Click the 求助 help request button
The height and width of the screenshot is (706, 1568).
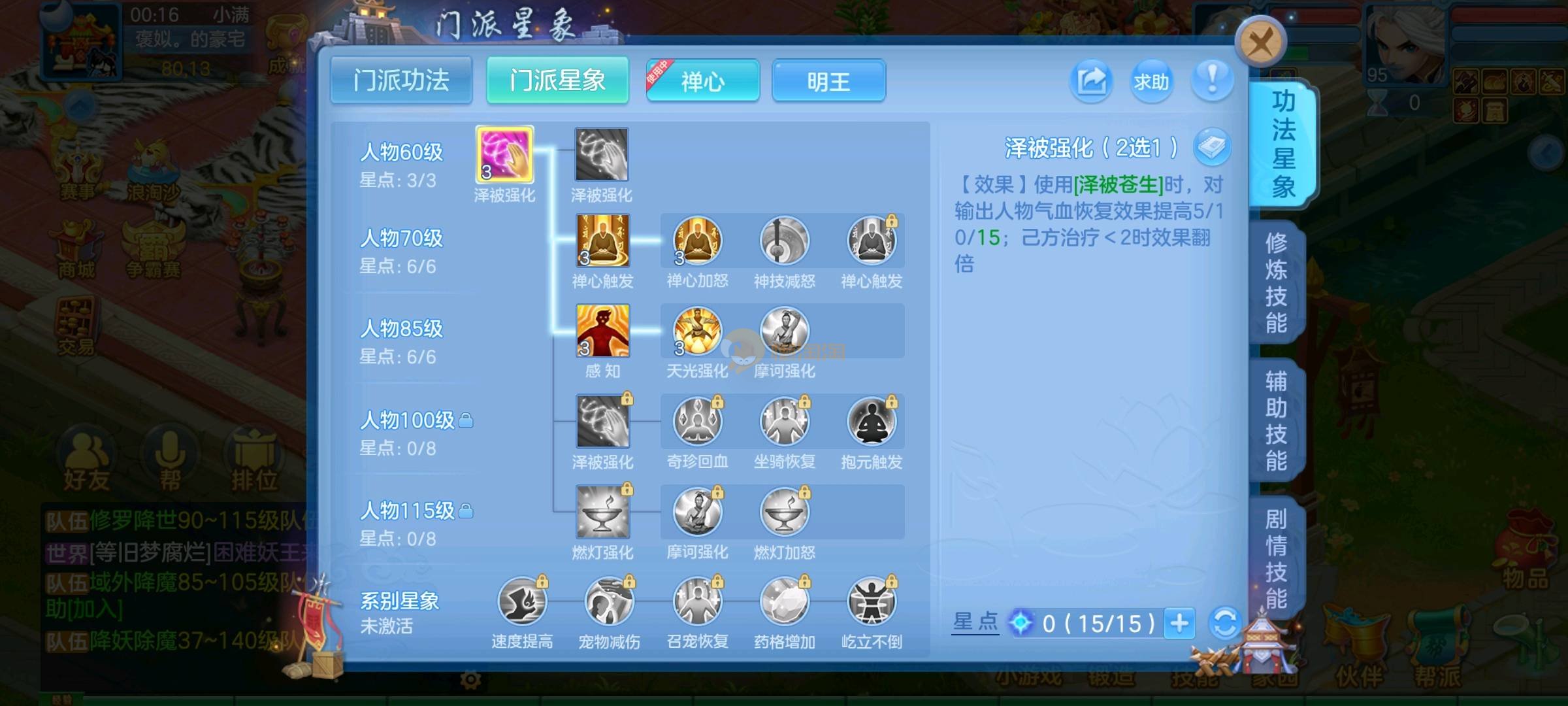(1151, 81)
